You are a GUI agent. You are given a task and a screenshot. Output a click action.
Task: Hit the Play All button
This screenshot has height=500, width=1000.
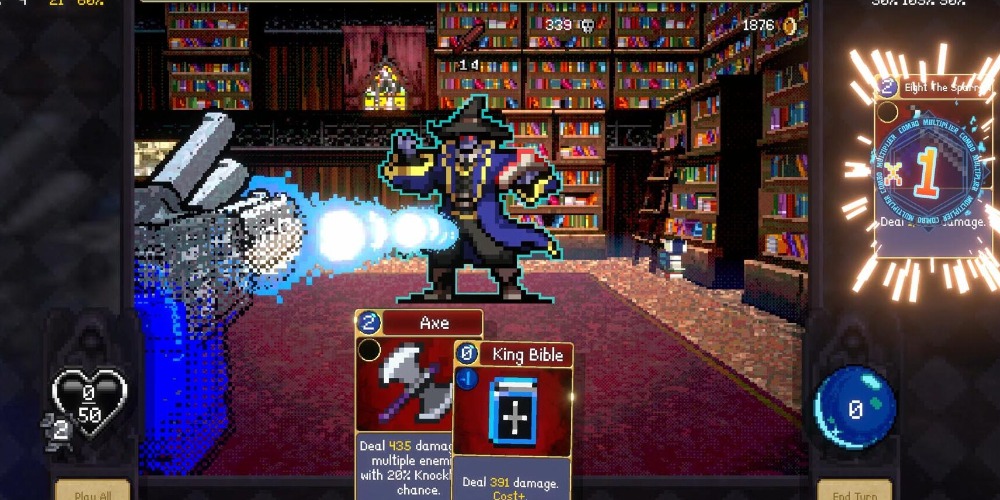[x=92, y=491]
